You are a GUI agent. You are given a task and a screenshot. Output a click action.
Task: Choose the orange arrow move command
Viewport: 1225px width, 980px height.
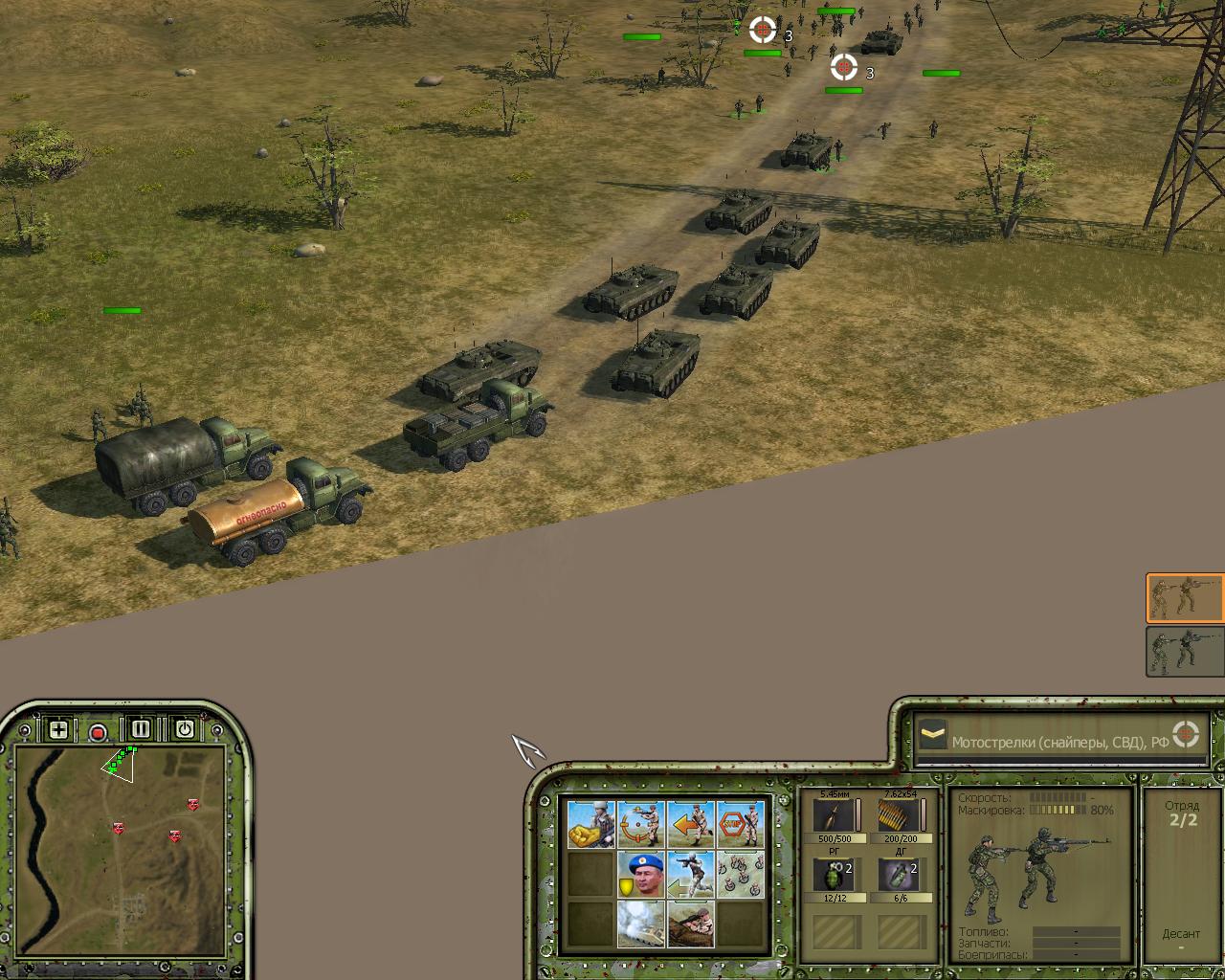tap(690, 824)
